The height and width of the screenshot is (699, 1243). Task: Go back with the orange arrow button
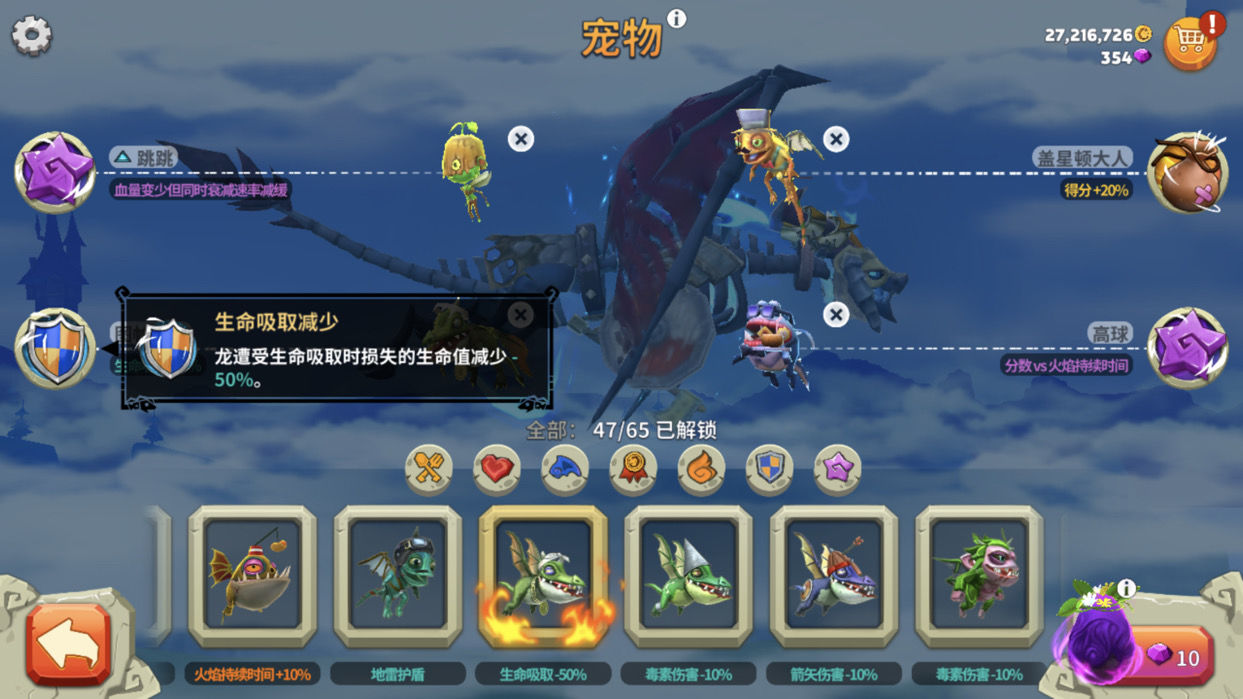pyautogui.click(x=68, y=645)
